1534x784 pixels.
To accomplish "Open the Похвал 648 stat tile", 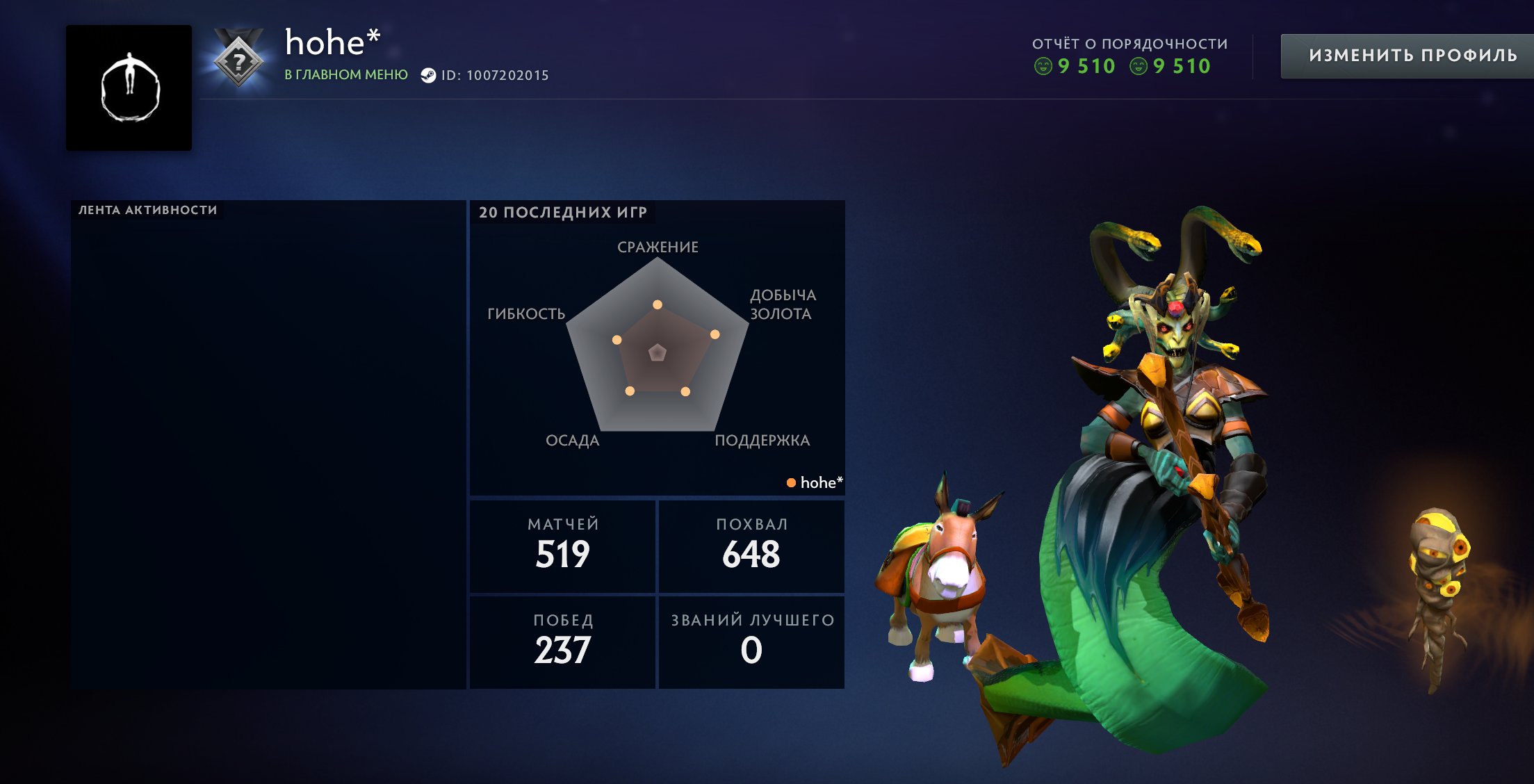I will tap(751, 546).
